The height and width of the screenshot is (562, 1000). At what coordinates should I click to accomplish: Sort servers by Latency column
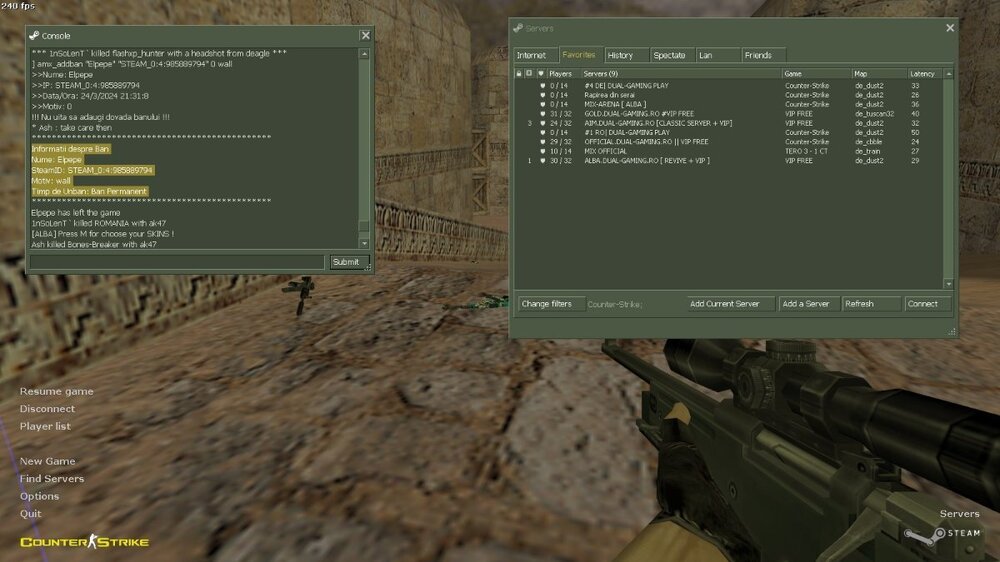point(923,74)
